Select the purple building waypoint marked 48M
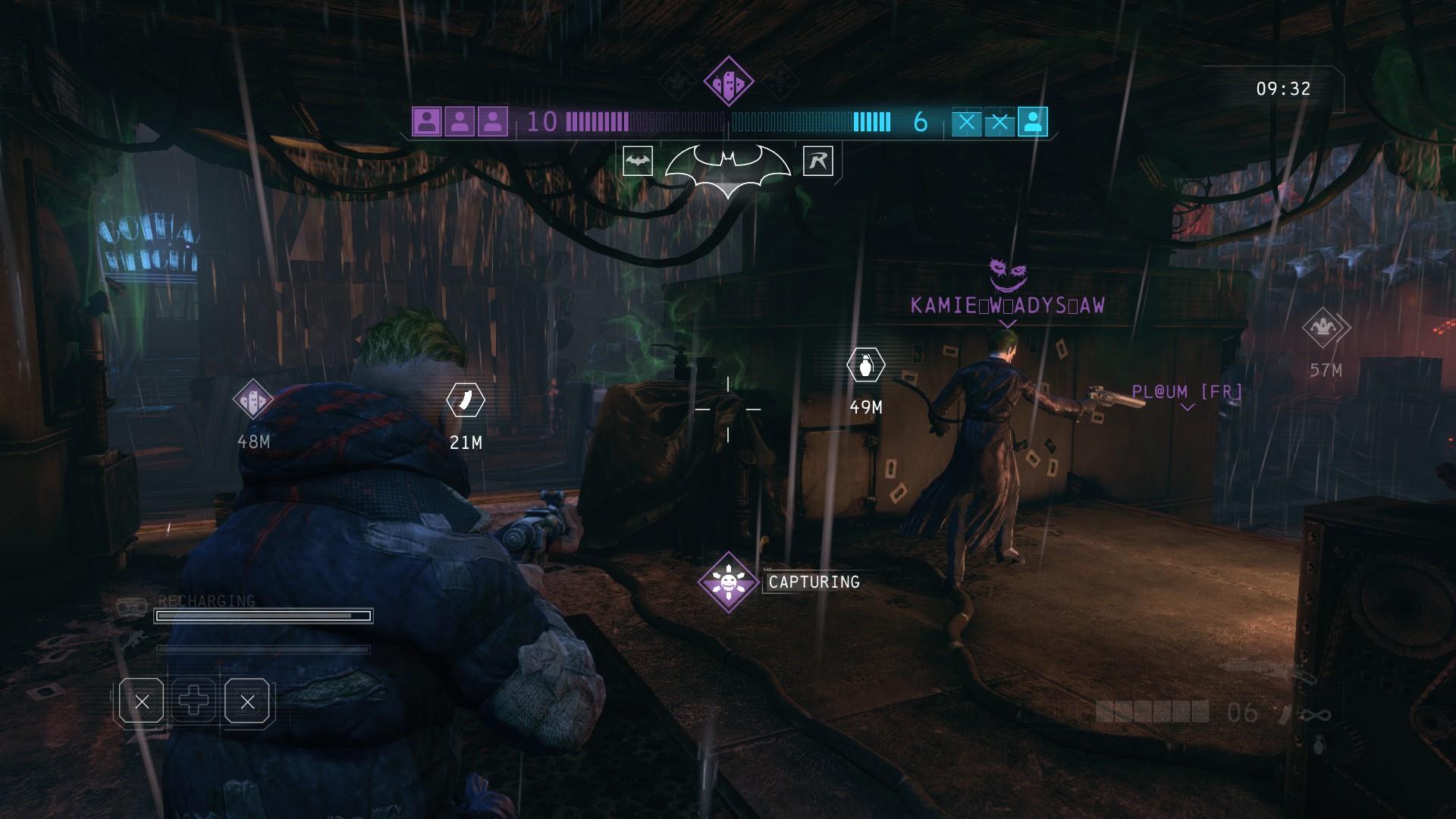Screen dimensions: 1456x819 (x=253, y=399)
